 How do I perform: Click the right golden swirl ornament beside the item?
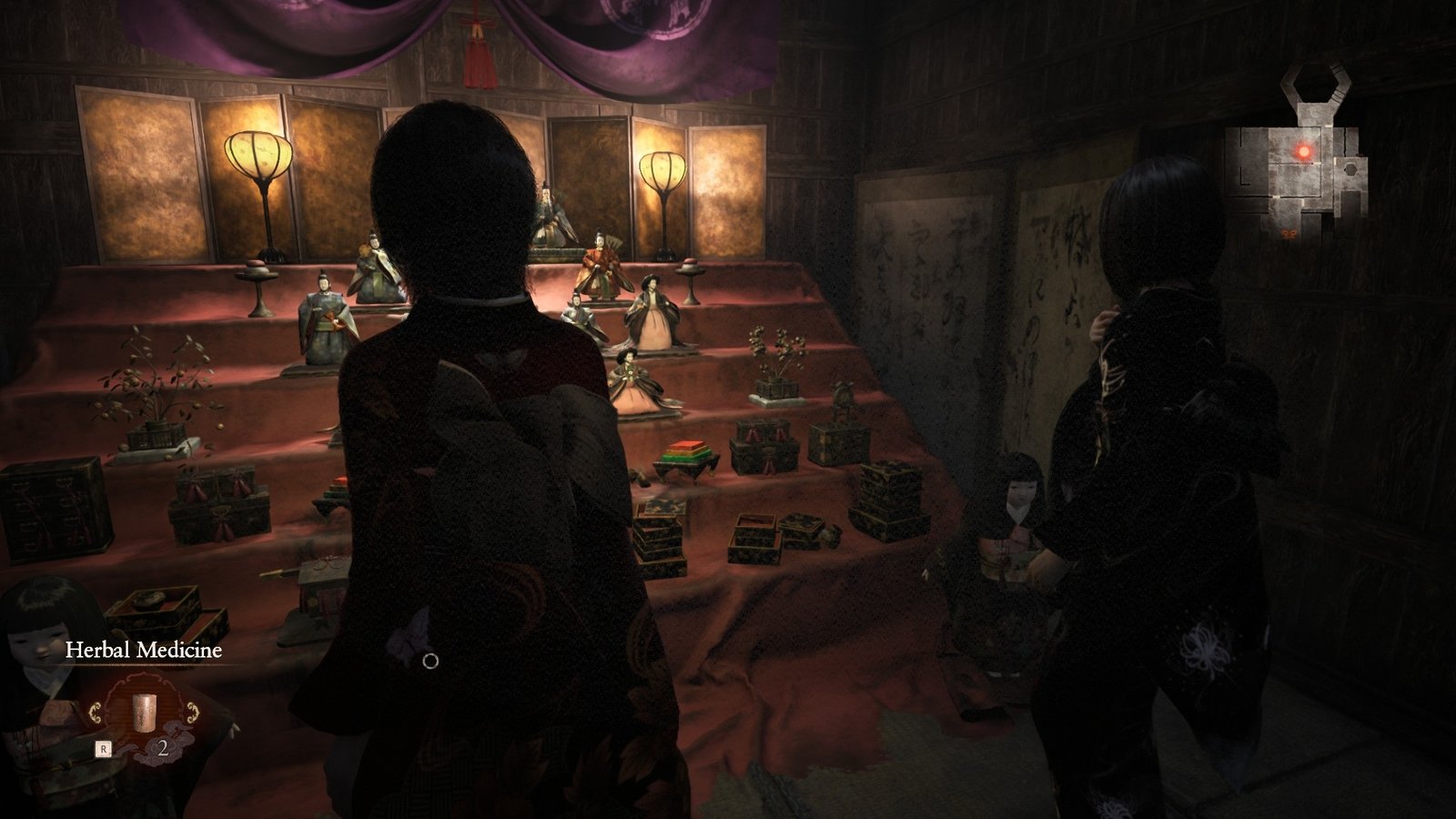[x=193, y=711]
